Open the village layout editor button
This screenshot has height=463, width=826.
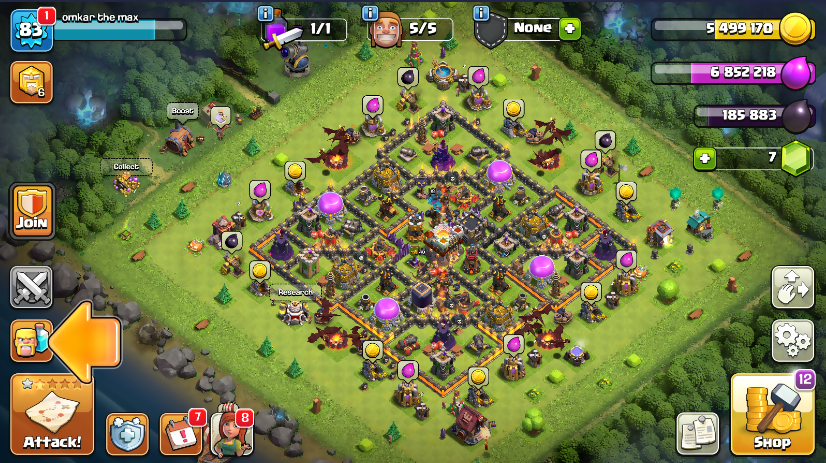792,288
